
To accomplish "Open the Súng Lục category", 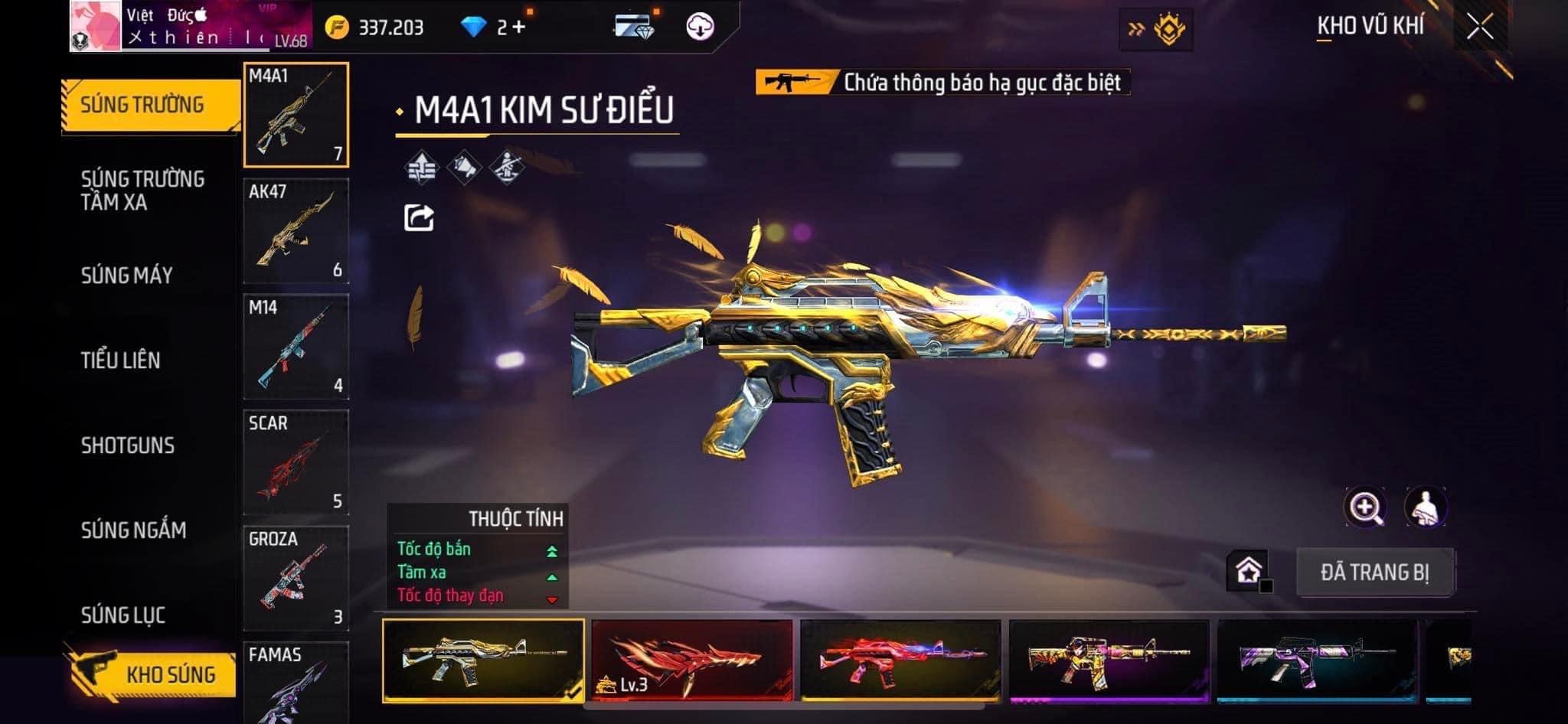I will click(x=123, y=615).
